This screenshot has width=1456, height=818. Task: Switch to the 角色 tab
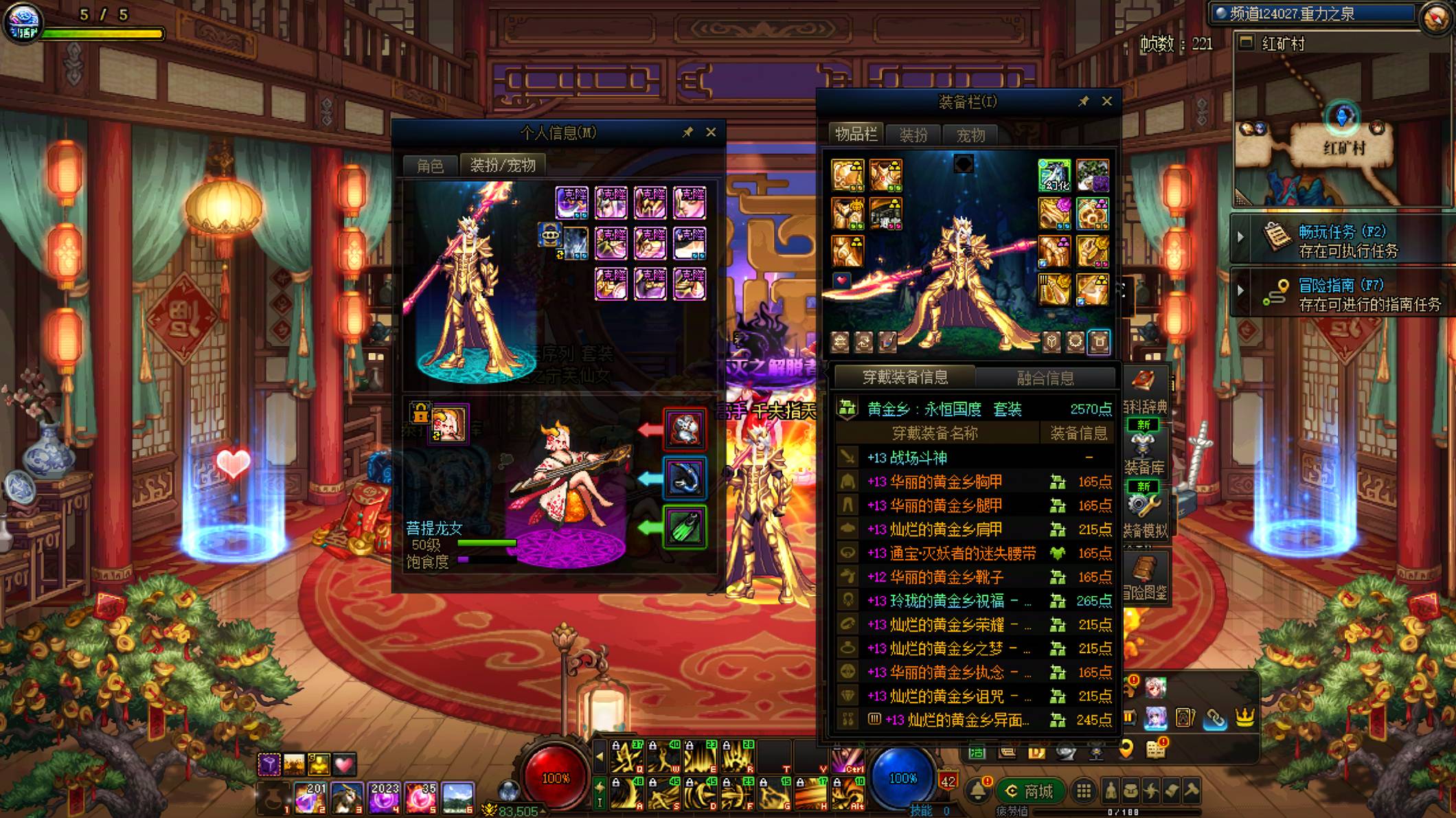click(430, 166)
